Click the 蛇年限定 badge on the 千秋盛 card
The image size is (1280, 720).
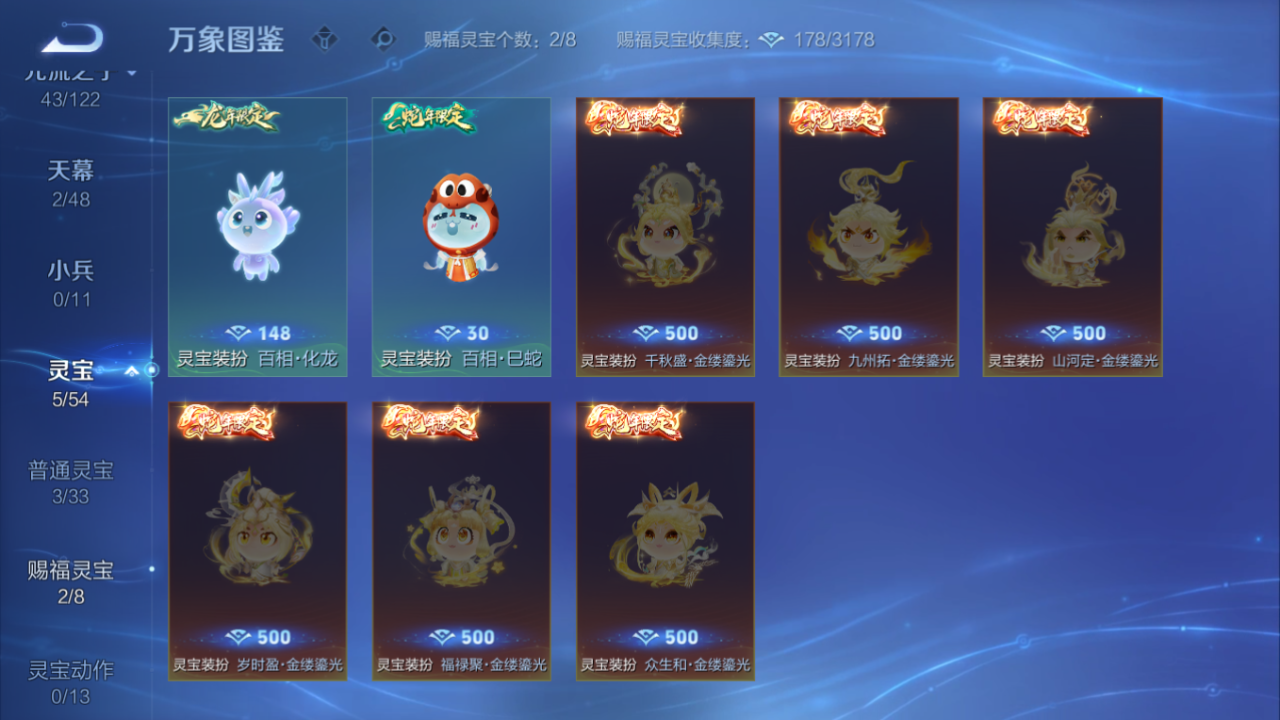tap(632, 118)
